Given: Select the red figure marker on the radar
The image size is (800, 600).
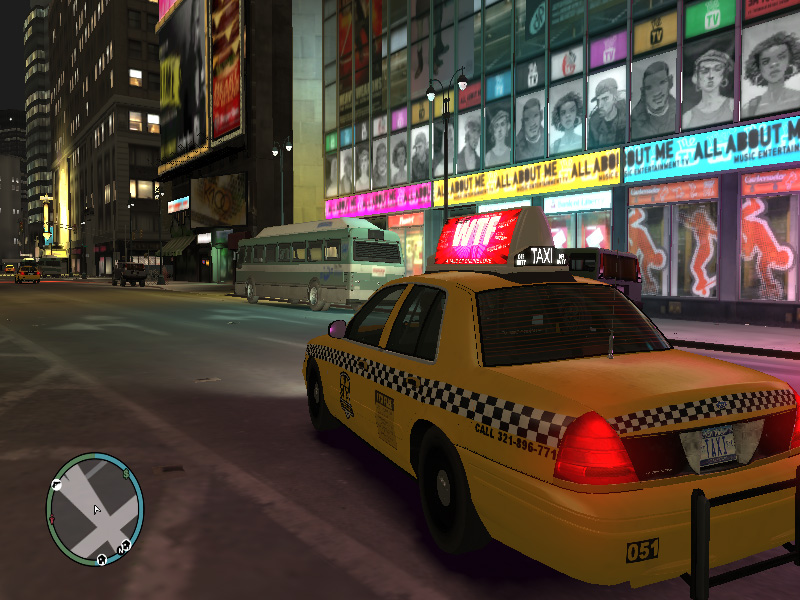Looking at the screenshot, I should coord(52,519).
